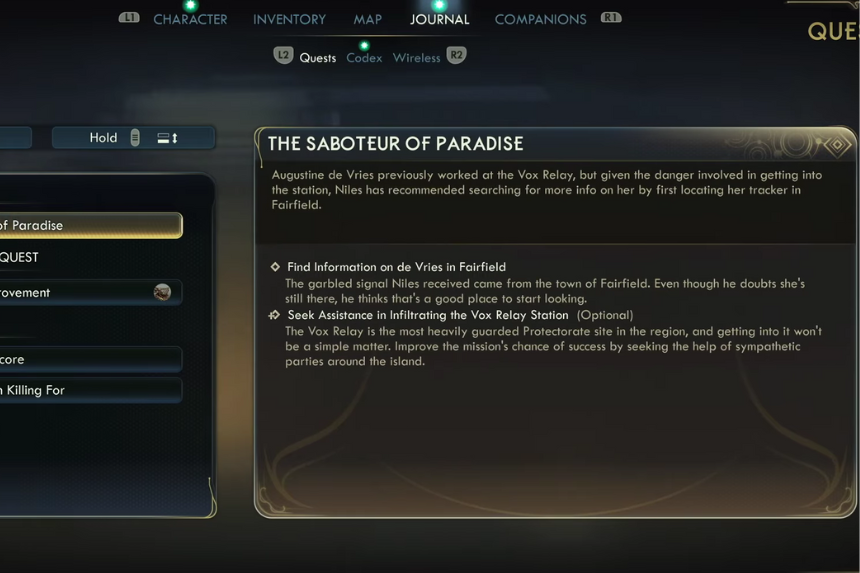This screenshot has height=573, width=860.
Task: Click the Hold sort control
Action: tap(133, 138)
